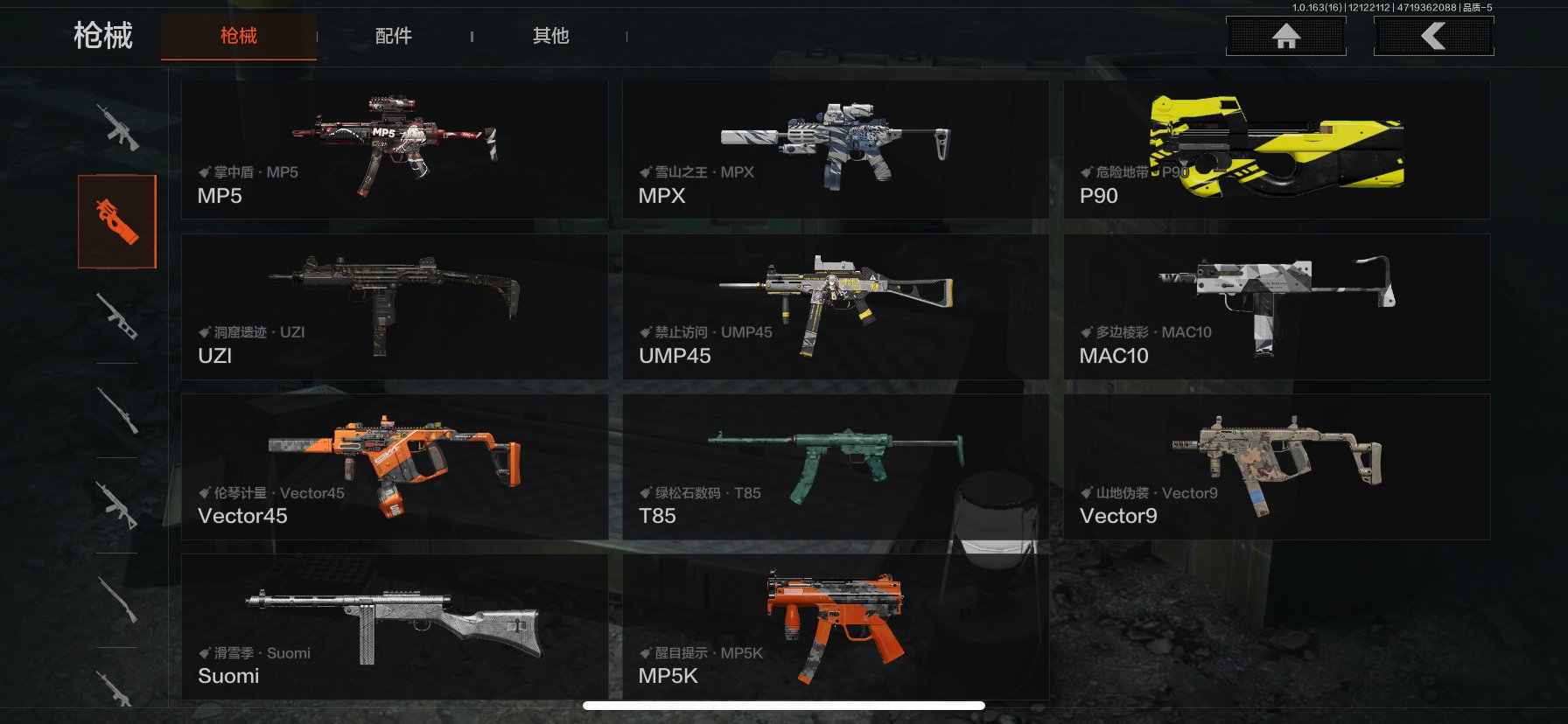Go to home screen via house button
The image size is (1568, 724).
[x=1285, y=36]
